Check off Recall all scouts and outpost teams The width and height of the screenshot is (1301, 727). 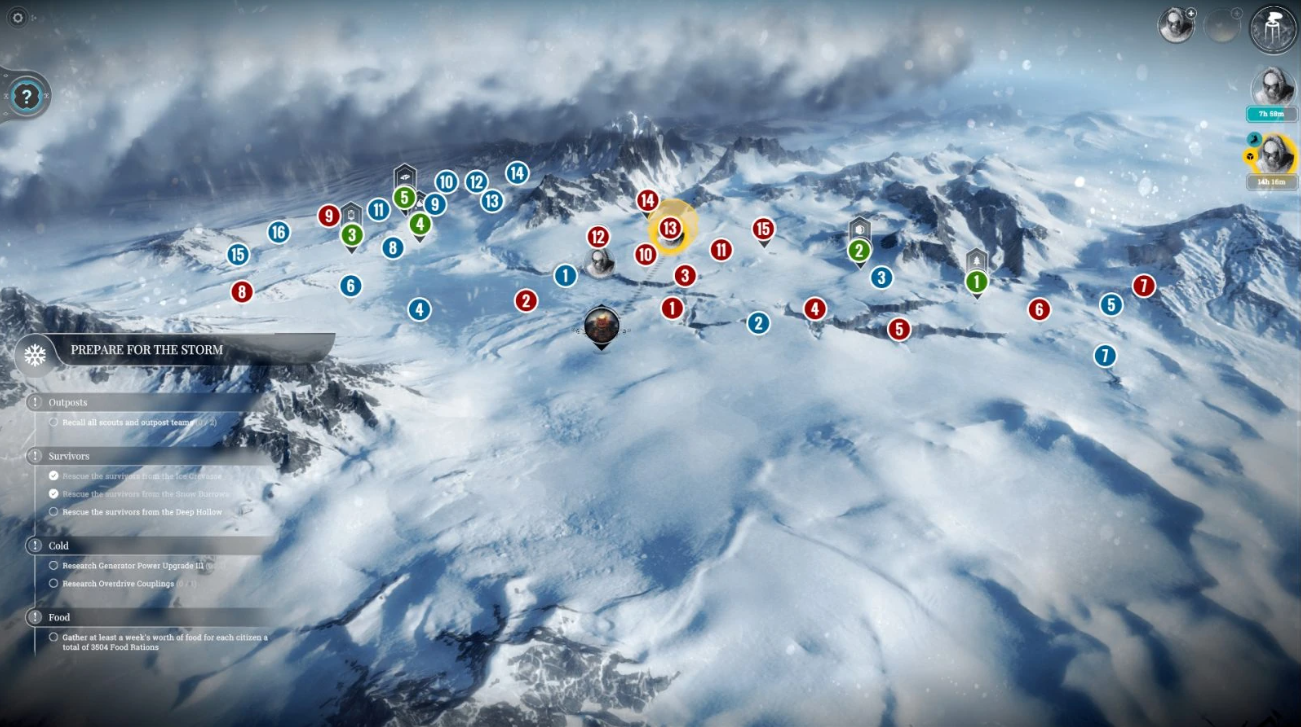[x=54, y=421]
